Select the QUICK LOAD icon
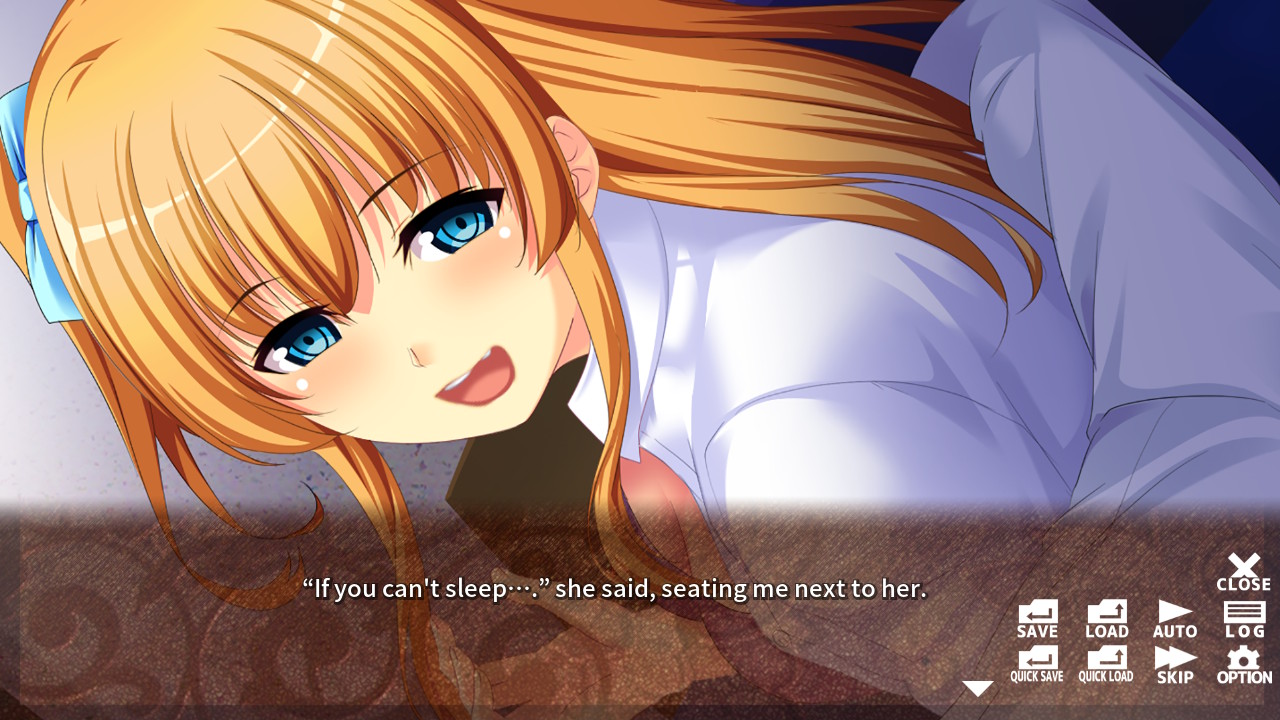This screenshot has width=1280, height=720. pyautogui.click(x=1105, y=662)
